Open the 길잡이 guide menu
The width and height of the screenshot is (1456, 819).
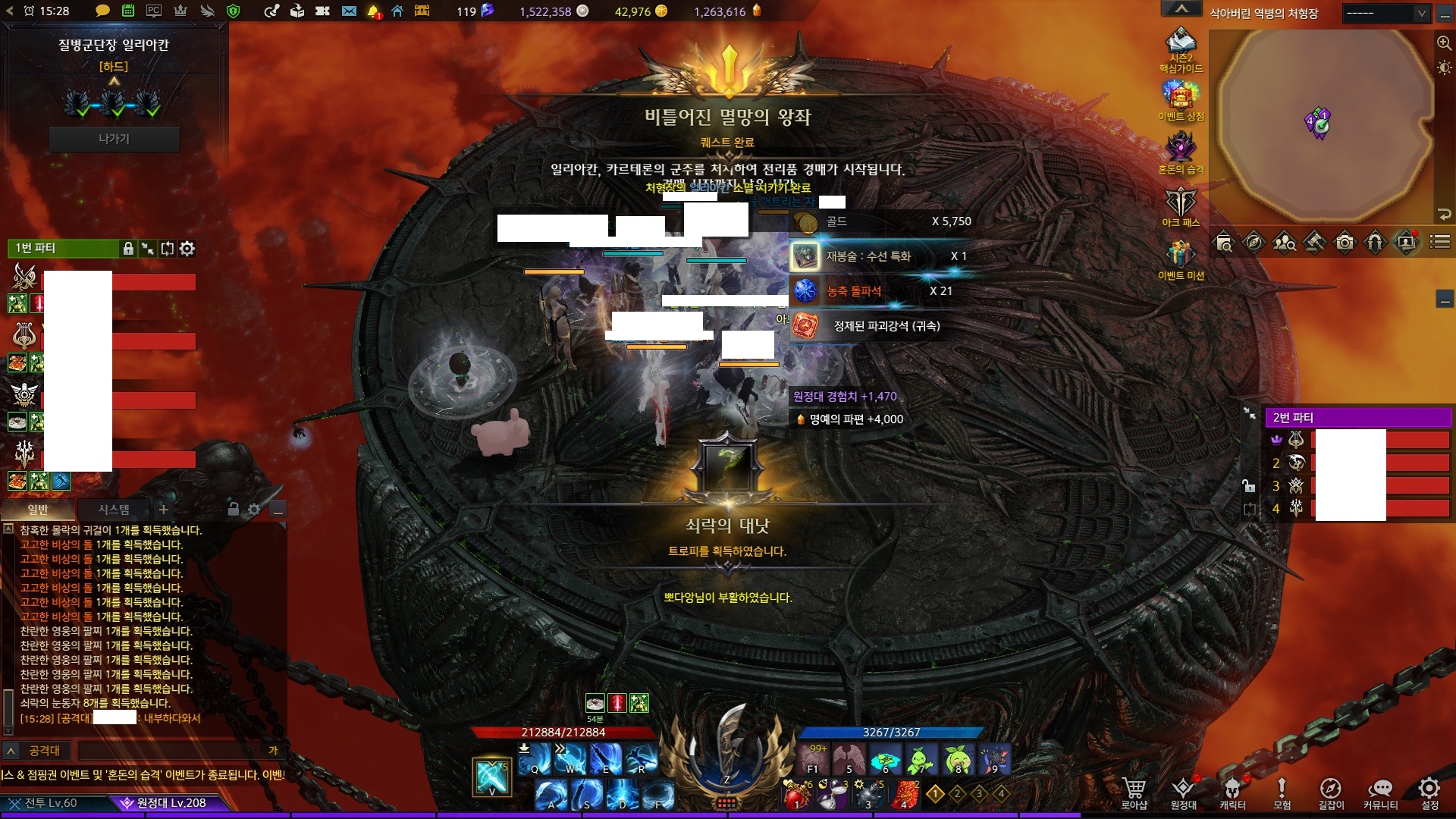1330,792
